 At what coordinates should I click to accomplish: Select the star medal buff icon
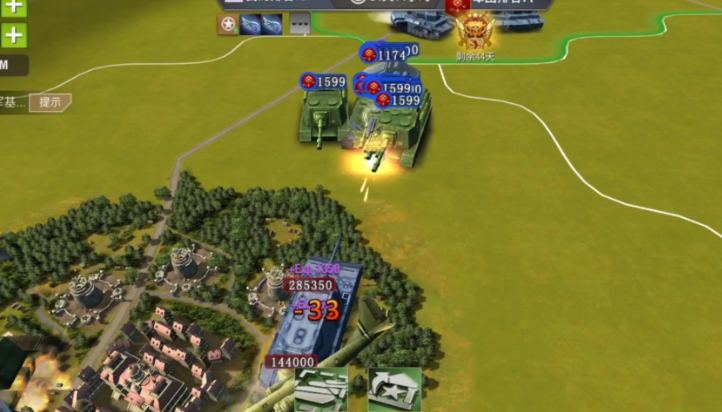click(x=228, y=24)
